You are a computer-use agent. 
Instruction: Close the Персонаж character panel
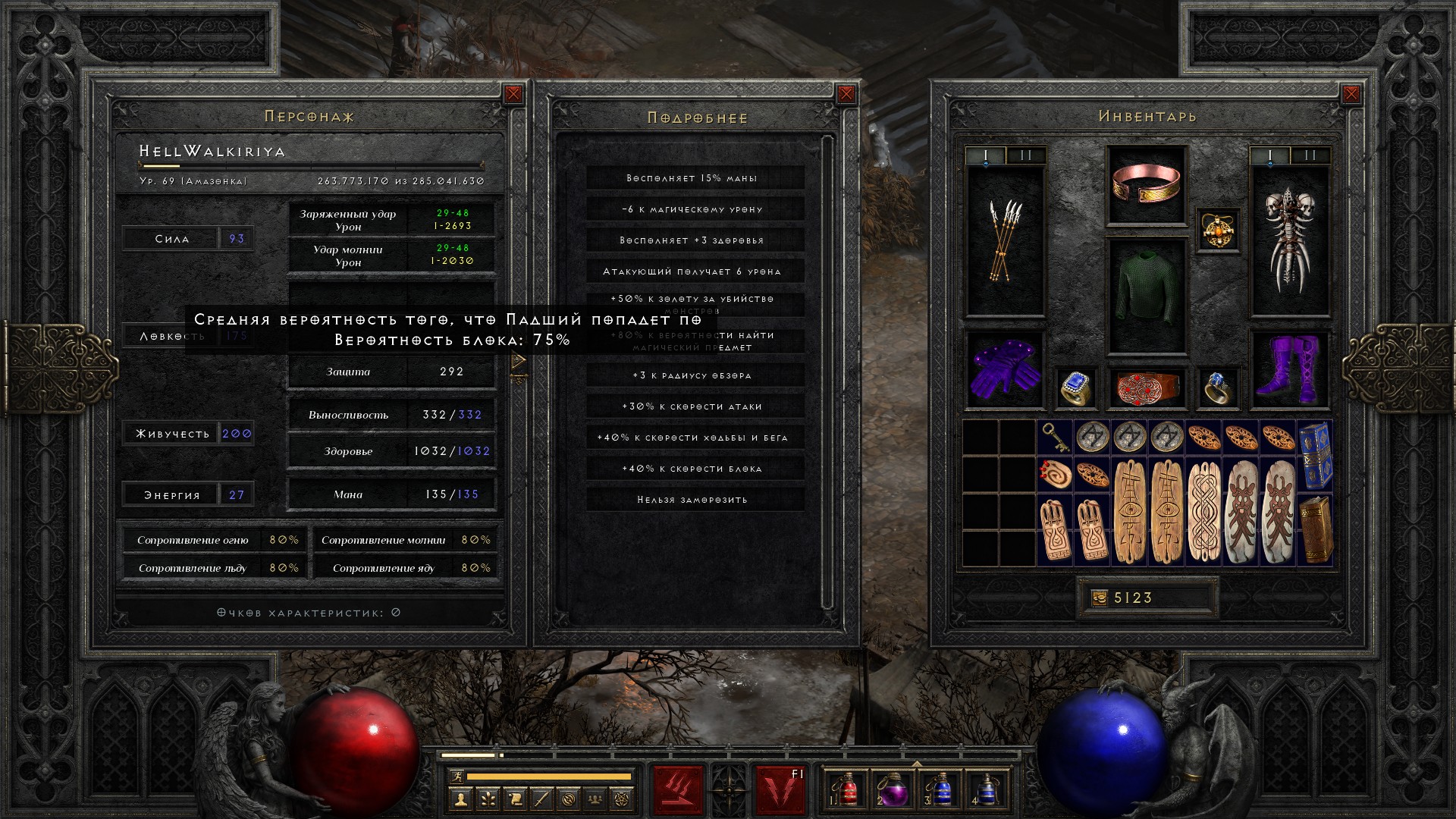point(513,94)
